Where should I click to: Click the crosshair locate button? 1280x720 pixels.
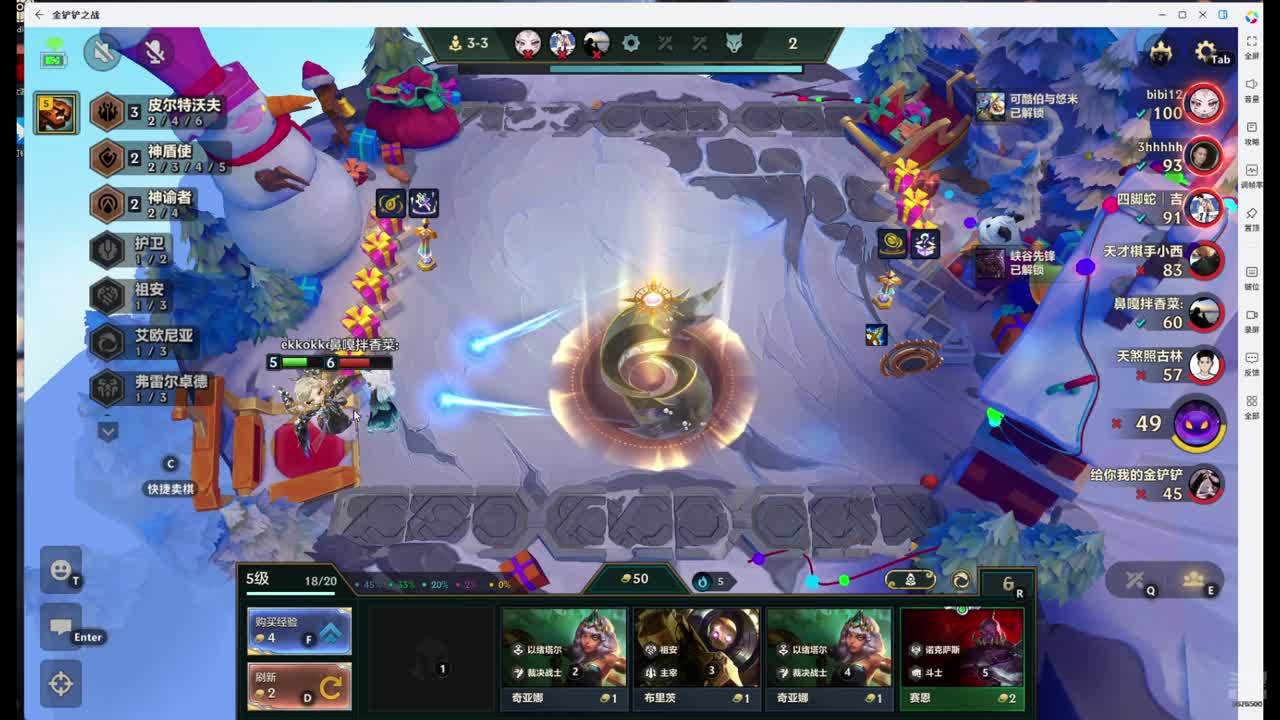(x=60, y=684)
